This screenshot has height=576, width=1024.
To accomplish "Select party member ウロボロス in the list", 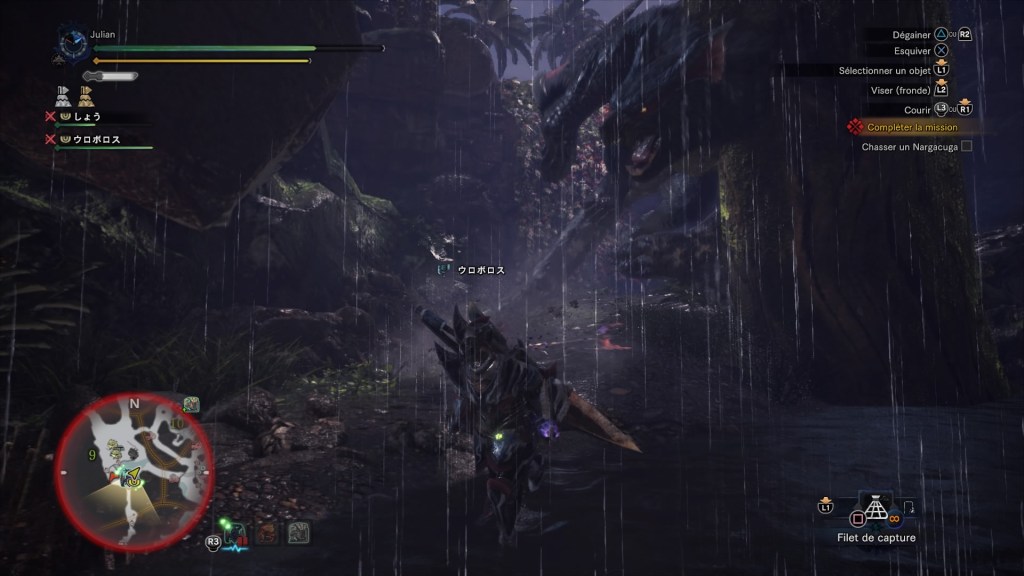I will (x=96, y=139).
